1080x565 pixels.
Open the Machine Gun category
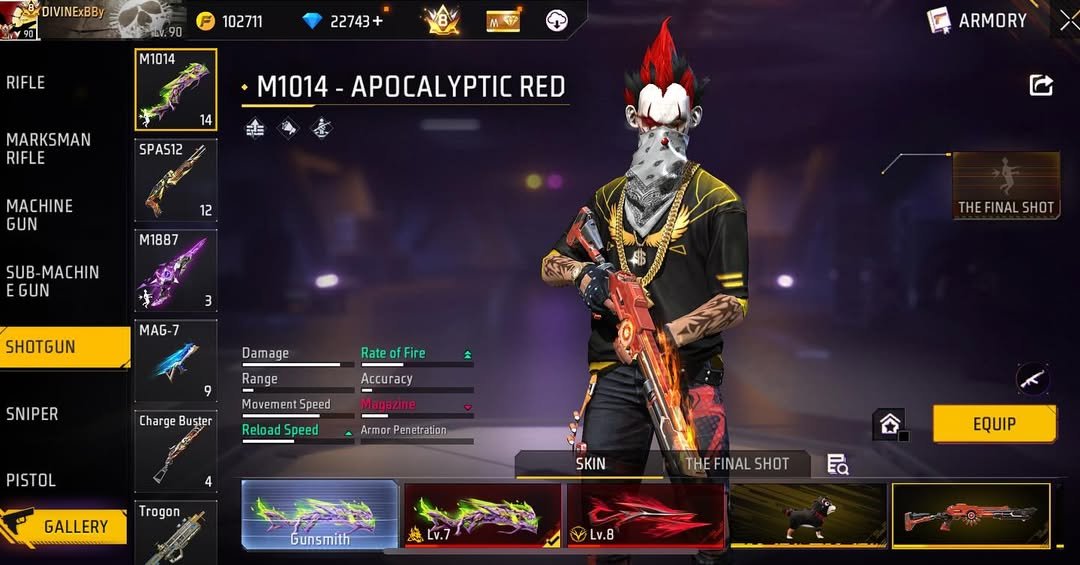[40, 215]
